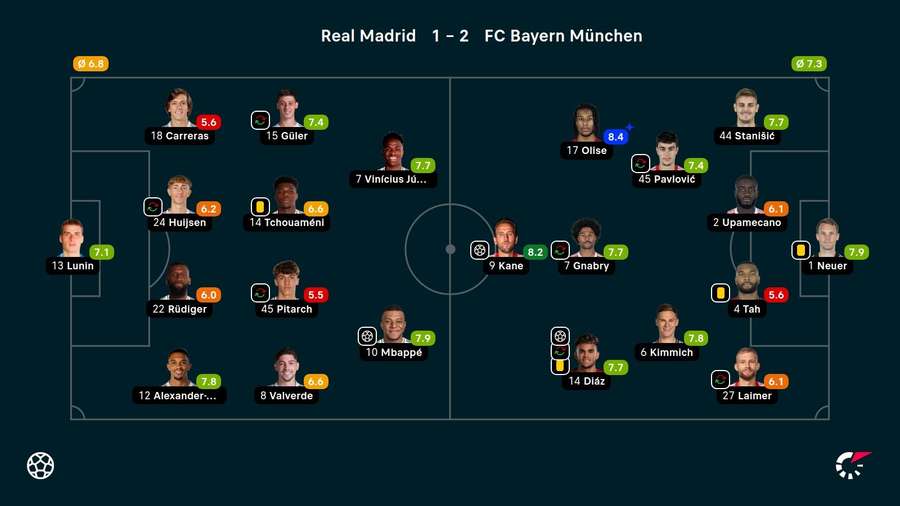This screenshot has height=506, width=900.
Task: Show Tchouaméni's player card
Action: (286, 196)
